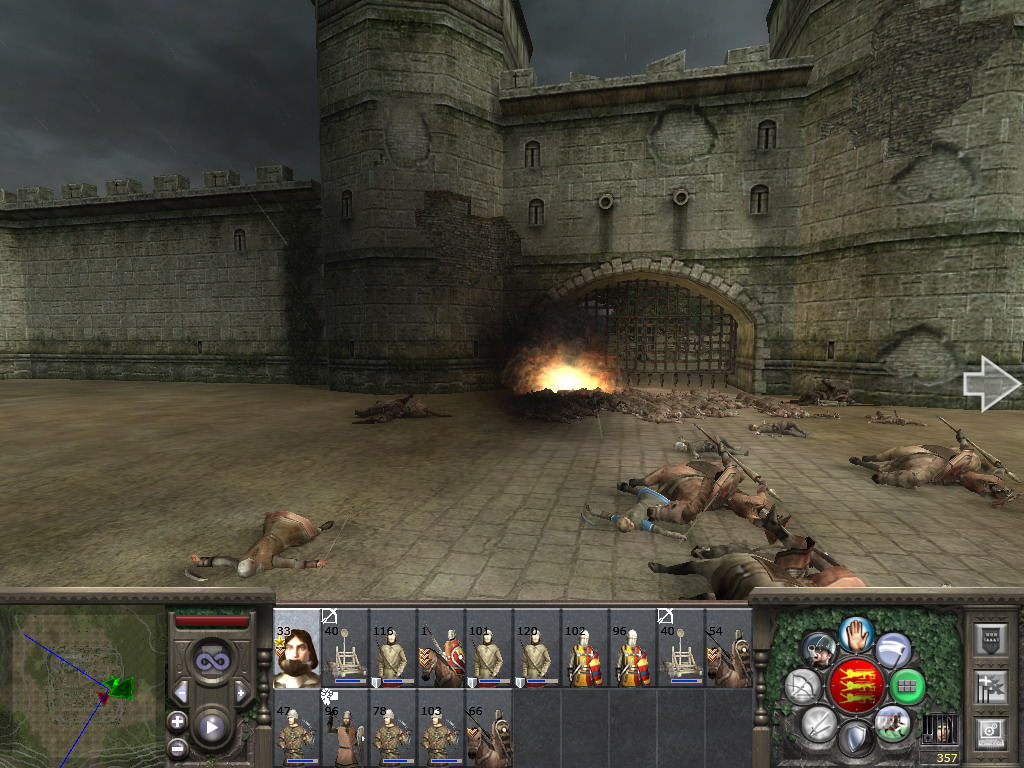Open group formations with the green grid button
This screenshot has height=768, width=1024.
[906, 686]
